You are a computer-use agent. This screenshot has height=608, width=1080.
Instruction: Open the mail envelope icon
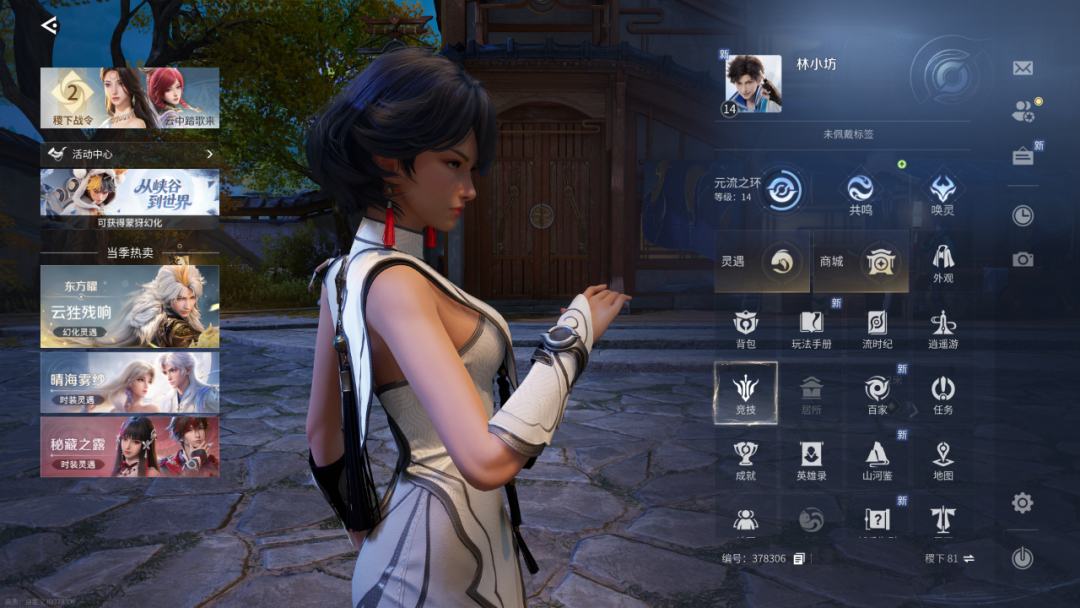click(1022, 68)
